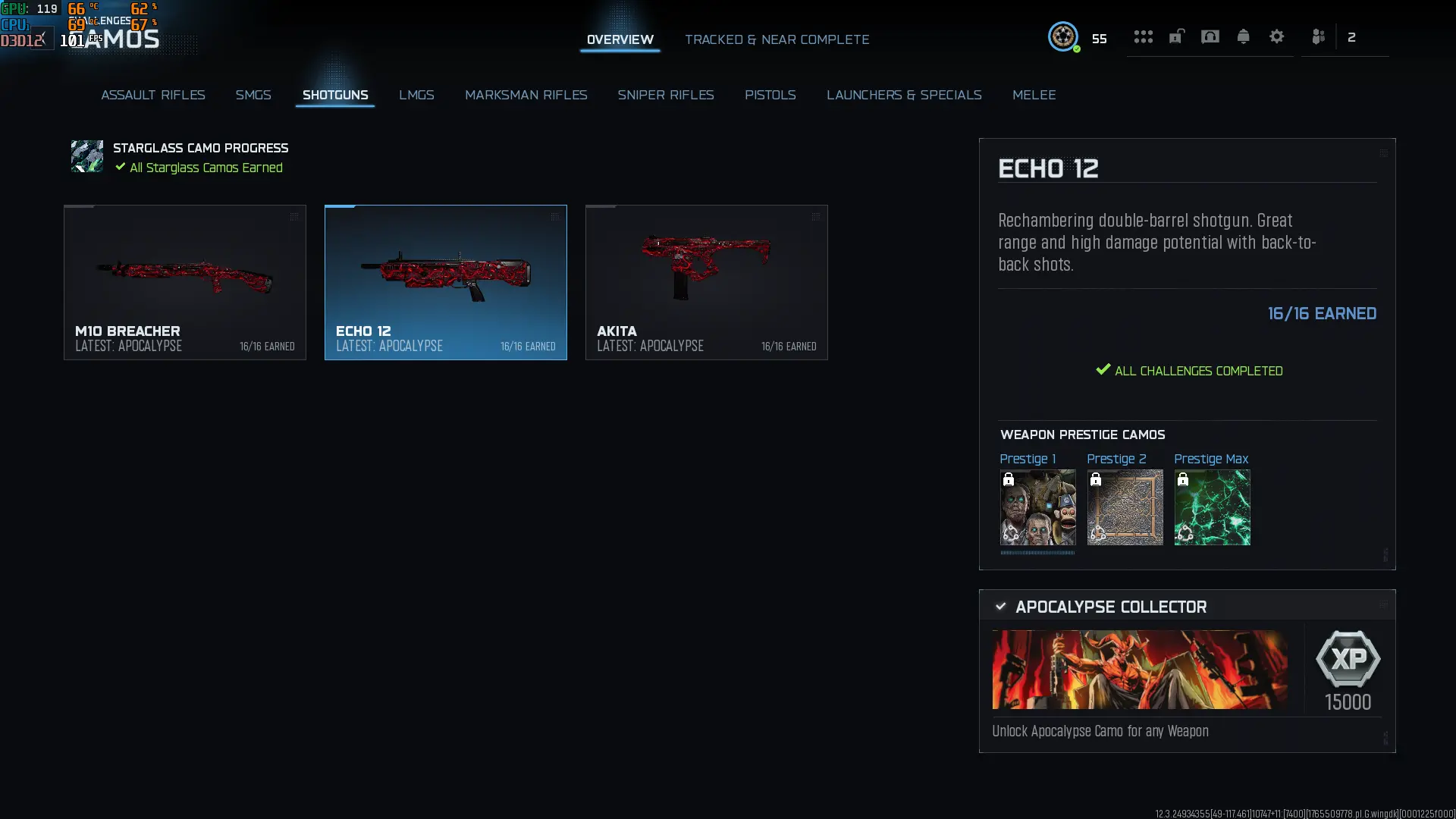Click the ALL CHALLENGES COMPLETED checkmark
Viewport: 1456px width, 819px height.
pos(1102,370)
